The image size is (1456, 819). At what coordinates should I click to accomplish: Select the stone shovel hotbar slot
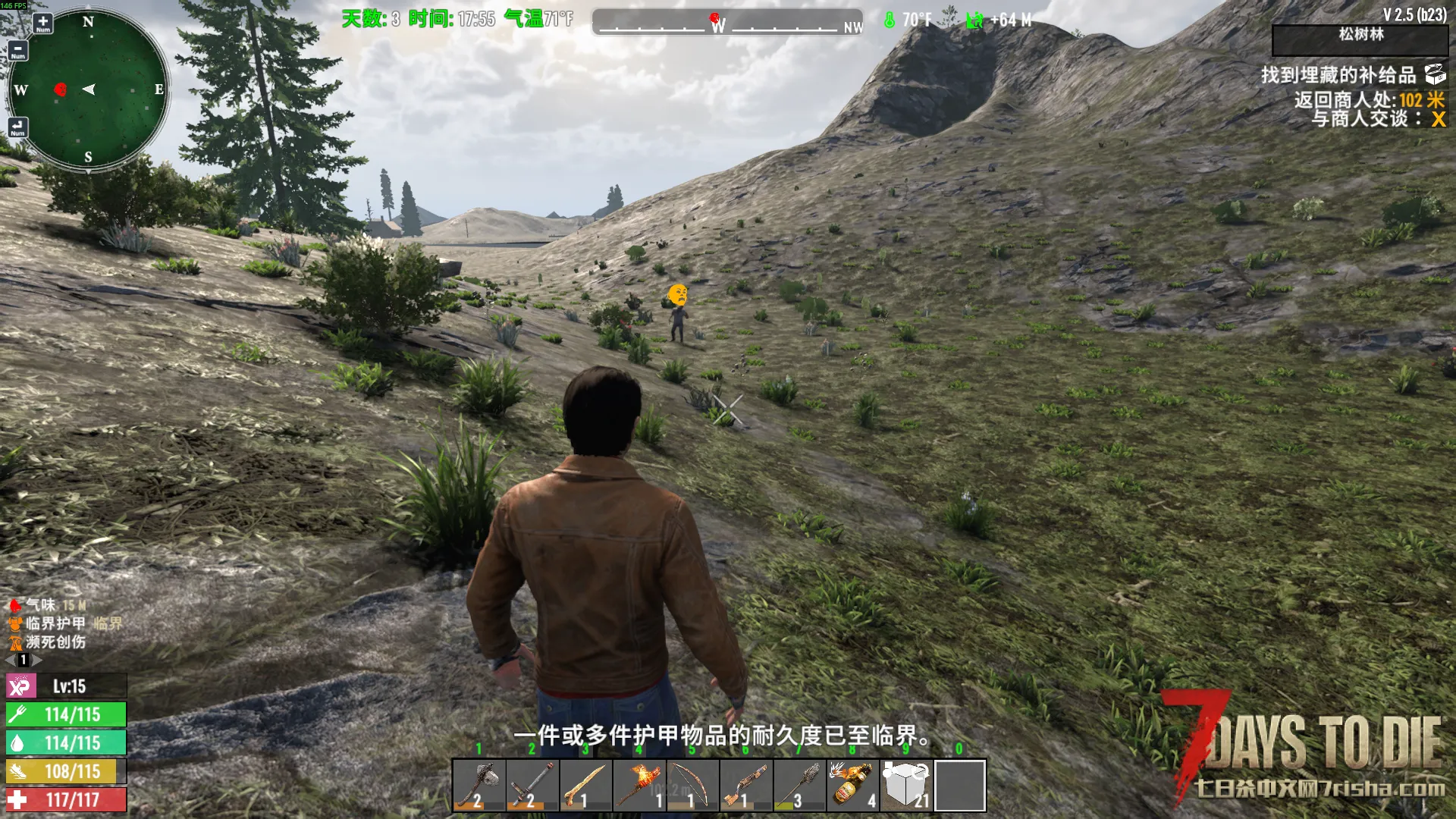799,786
